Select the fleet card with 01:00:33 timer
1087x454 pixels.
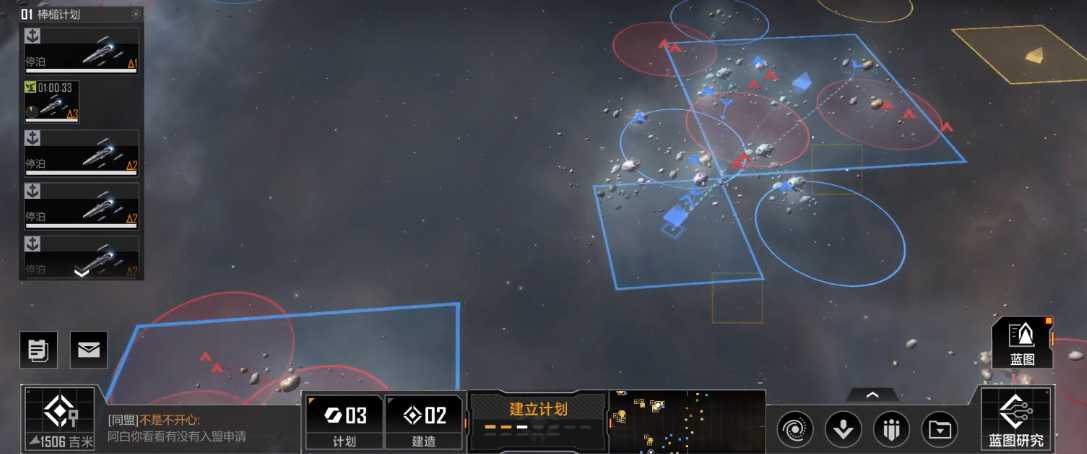click(x=52, y=101)
